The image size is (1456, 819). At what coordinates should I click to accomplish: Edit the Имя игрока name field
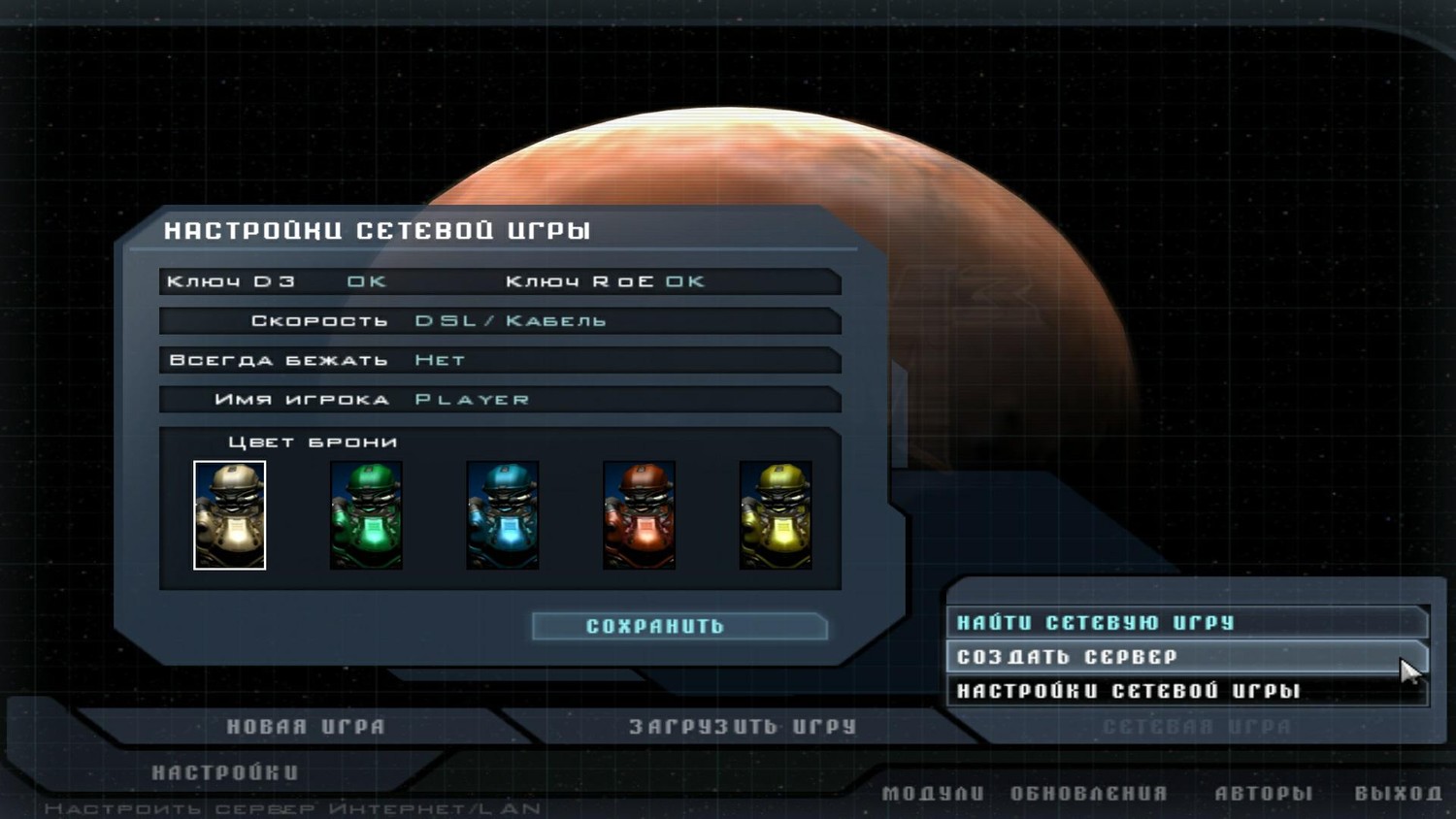[473, 400]
